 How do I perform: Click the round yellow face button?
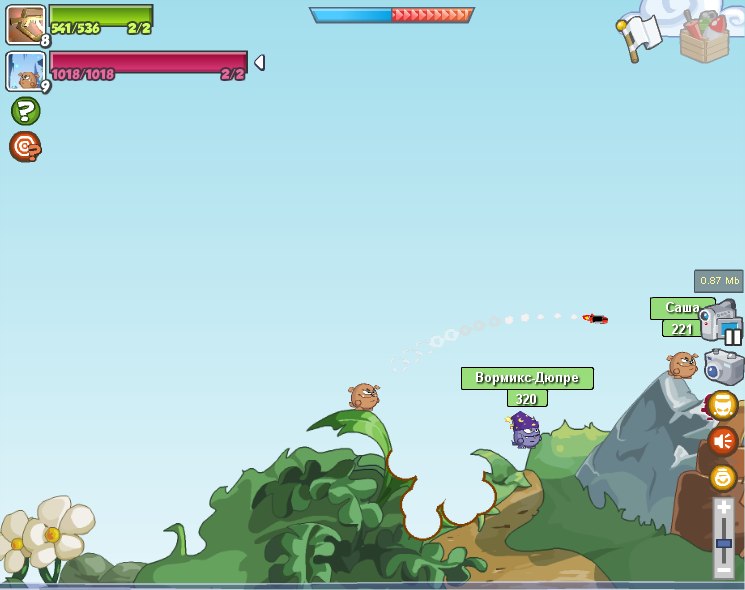click(x=723, y=405)
